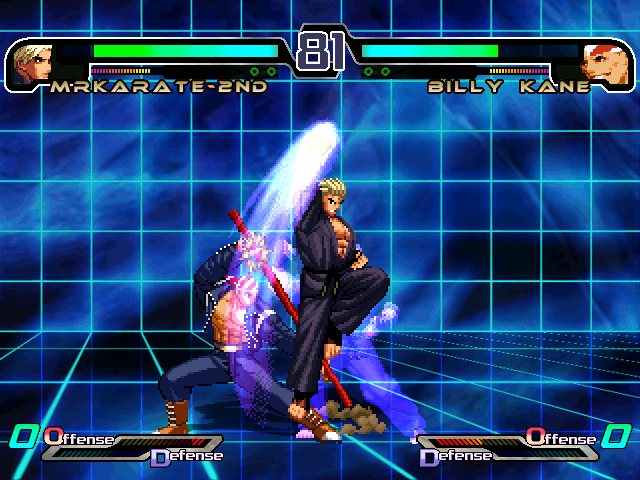Select Billy Kane's character portrait
640x480 pixels.
tap(605, 63)
